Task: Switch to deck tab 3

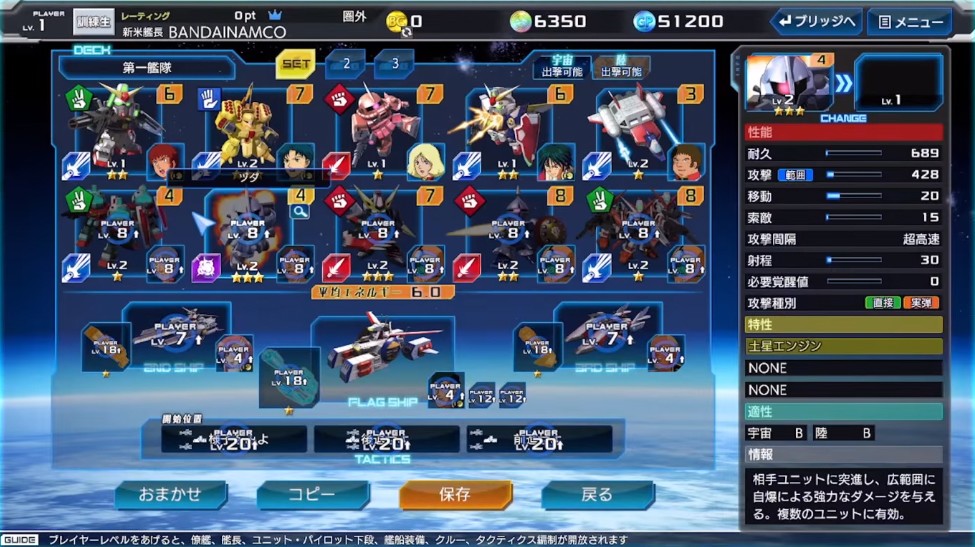Action: [395, 64]
